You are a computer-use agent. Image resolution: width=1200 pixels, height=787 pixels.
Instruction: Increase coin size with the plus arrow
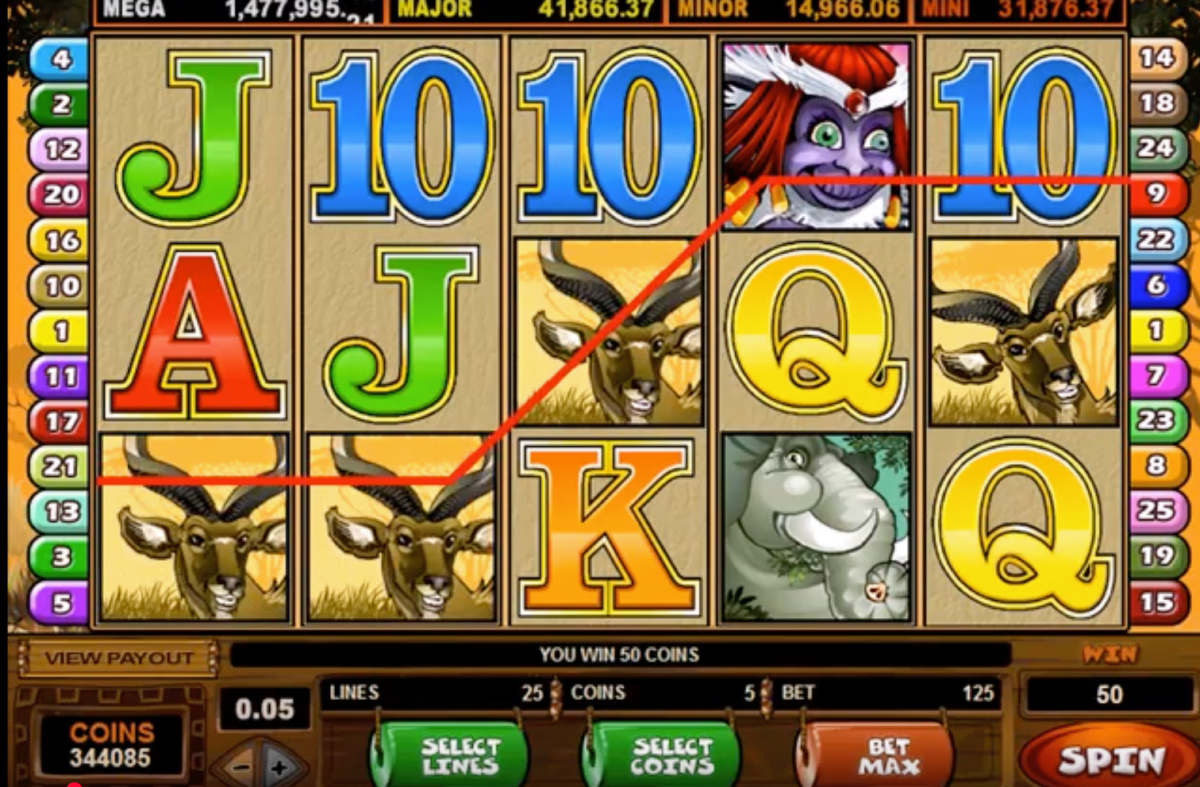pyautogui.click(x=277, y=769)
